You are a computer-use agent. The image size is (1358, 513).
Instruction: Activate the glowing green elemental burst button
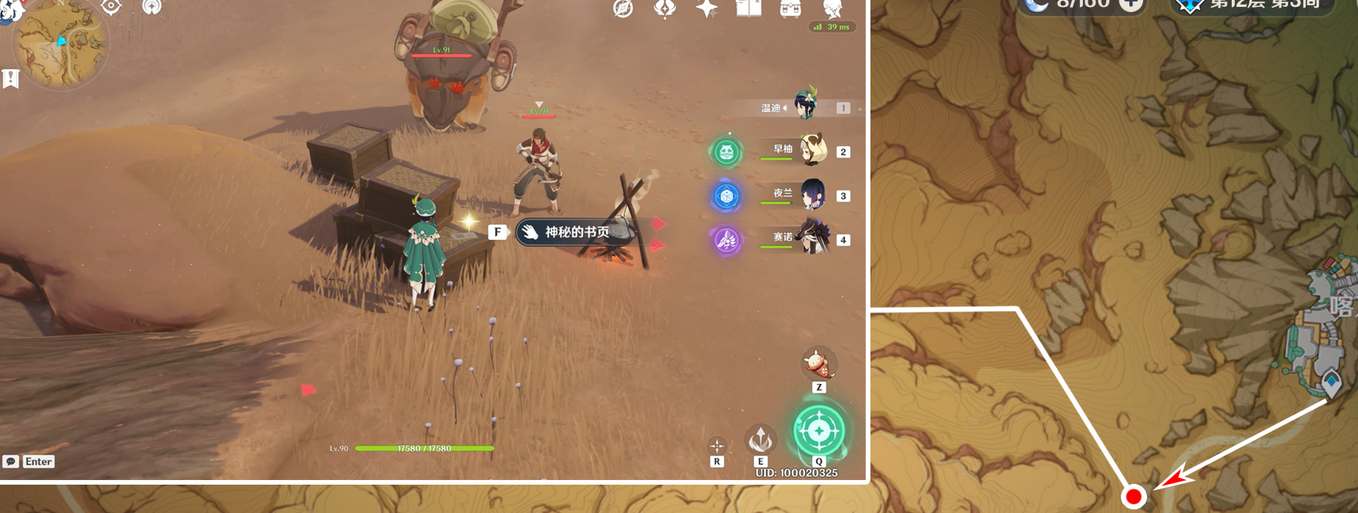tap(819, 431)
